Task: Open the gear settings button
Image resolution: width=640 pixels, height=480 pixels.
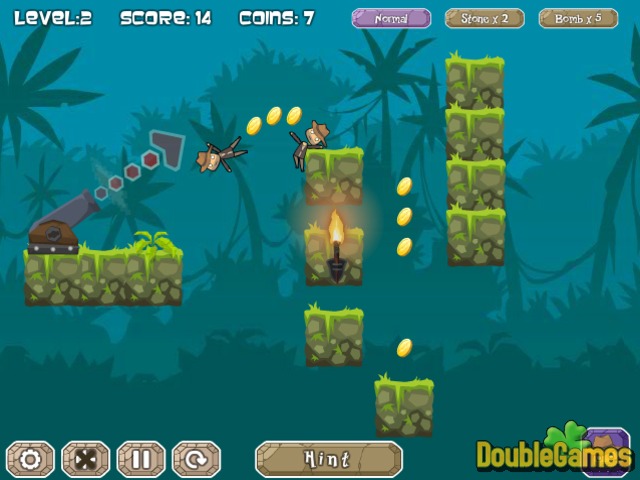Action: [30, 459]
